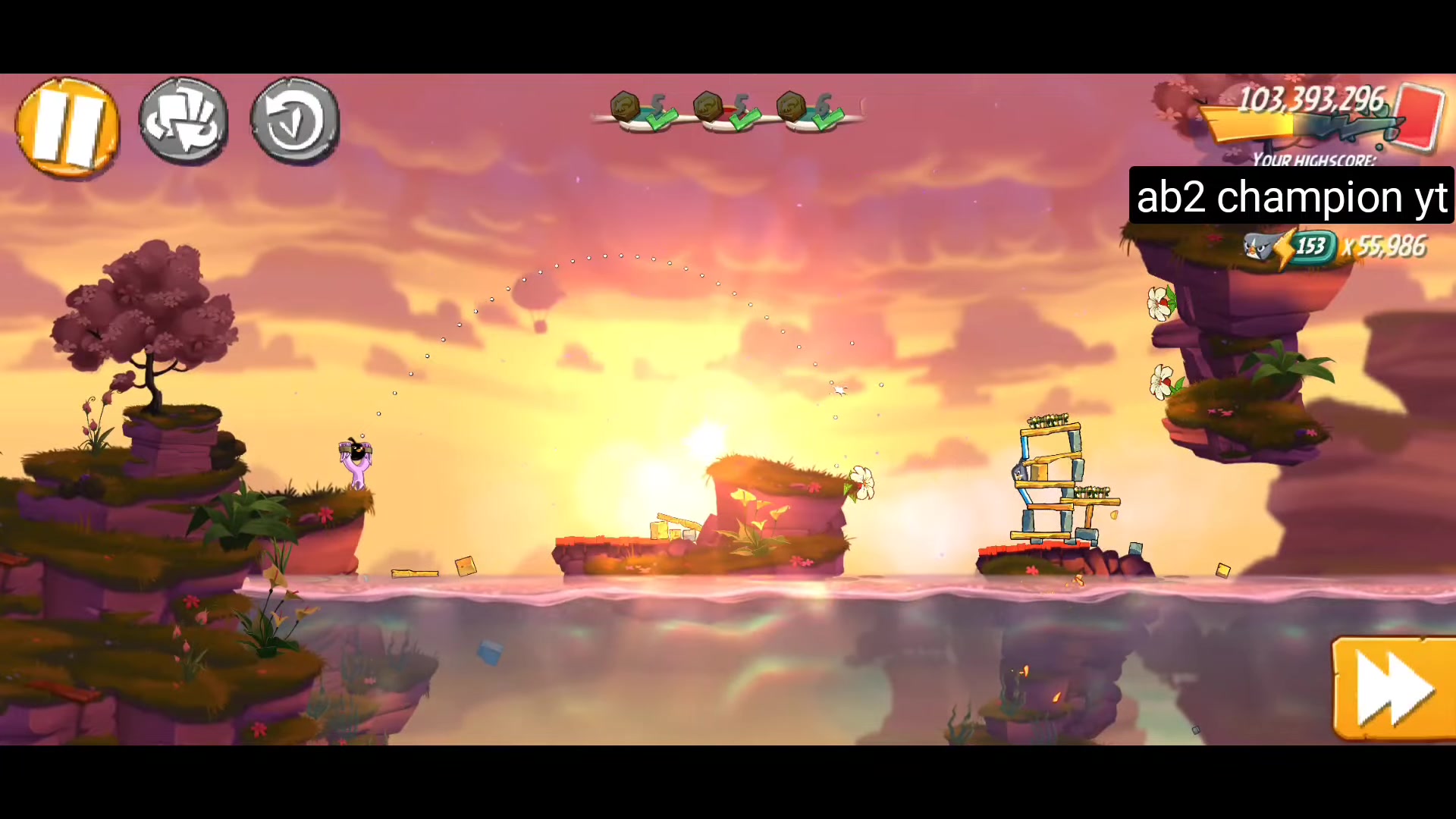Restart the level with the retry button
The image size is (1456, 819).
point(294,121)
